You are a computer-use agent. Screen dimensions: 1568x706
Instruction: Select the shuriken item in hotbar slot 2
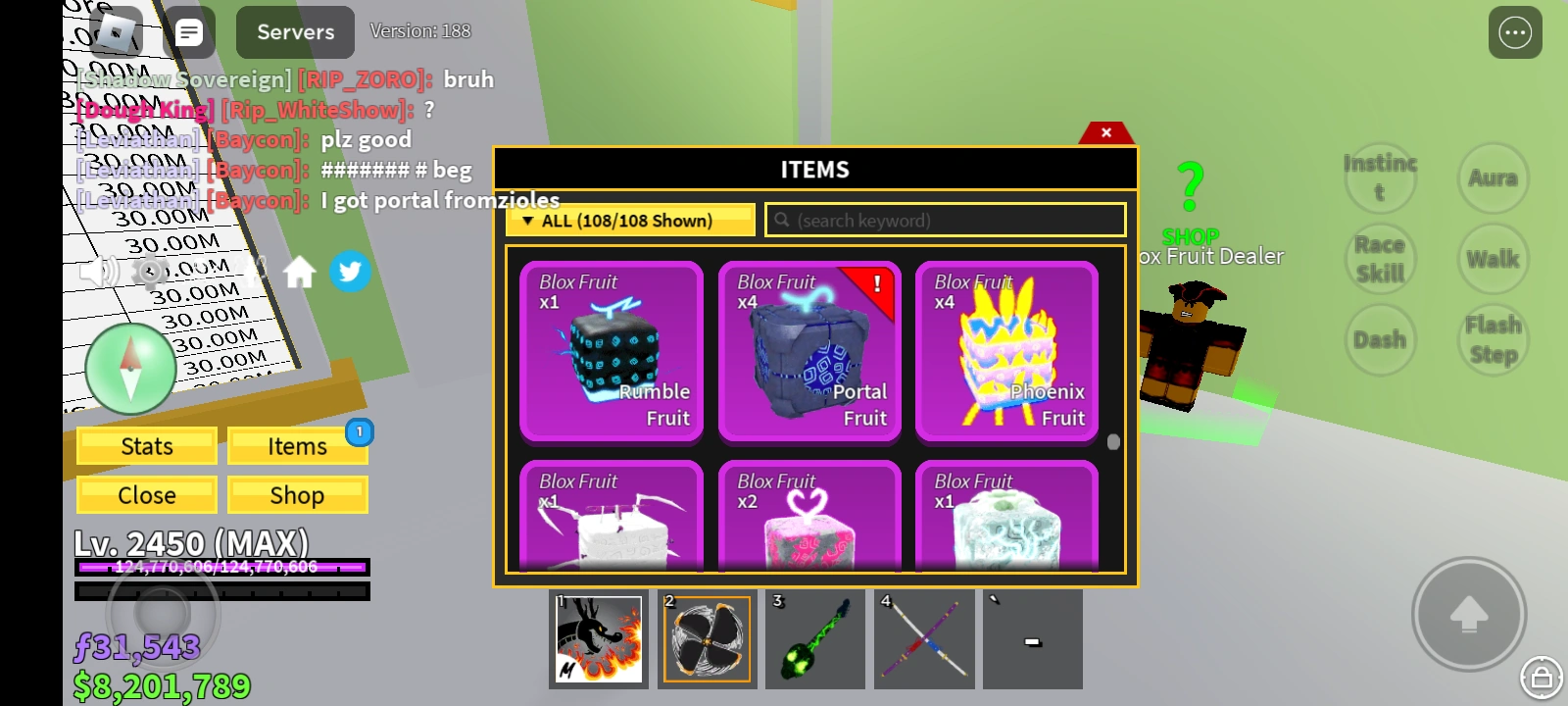[x=707, y=638]
